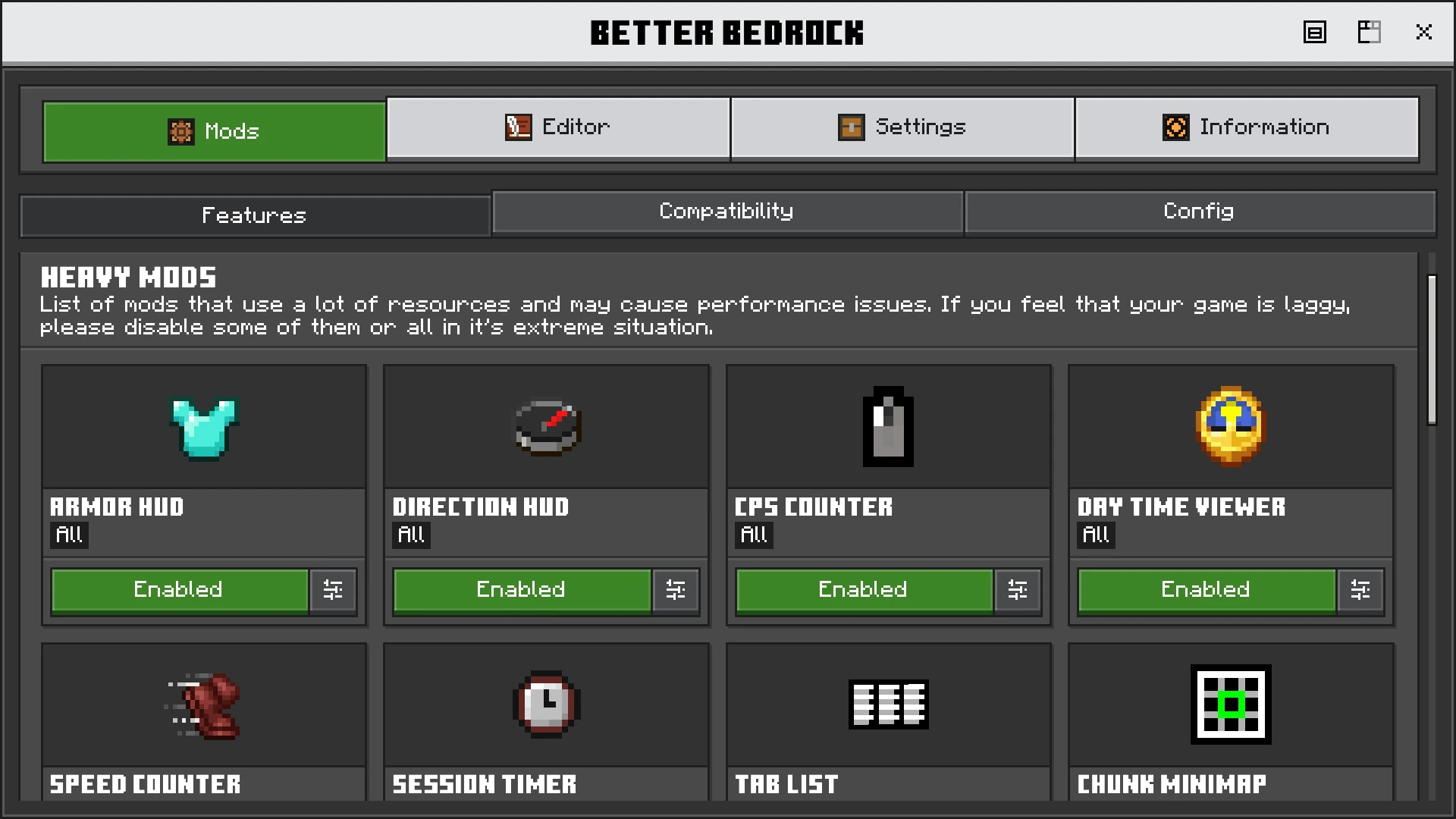
Task: Select the CPS Counter mouse icon
Action: tap(888, 426)
